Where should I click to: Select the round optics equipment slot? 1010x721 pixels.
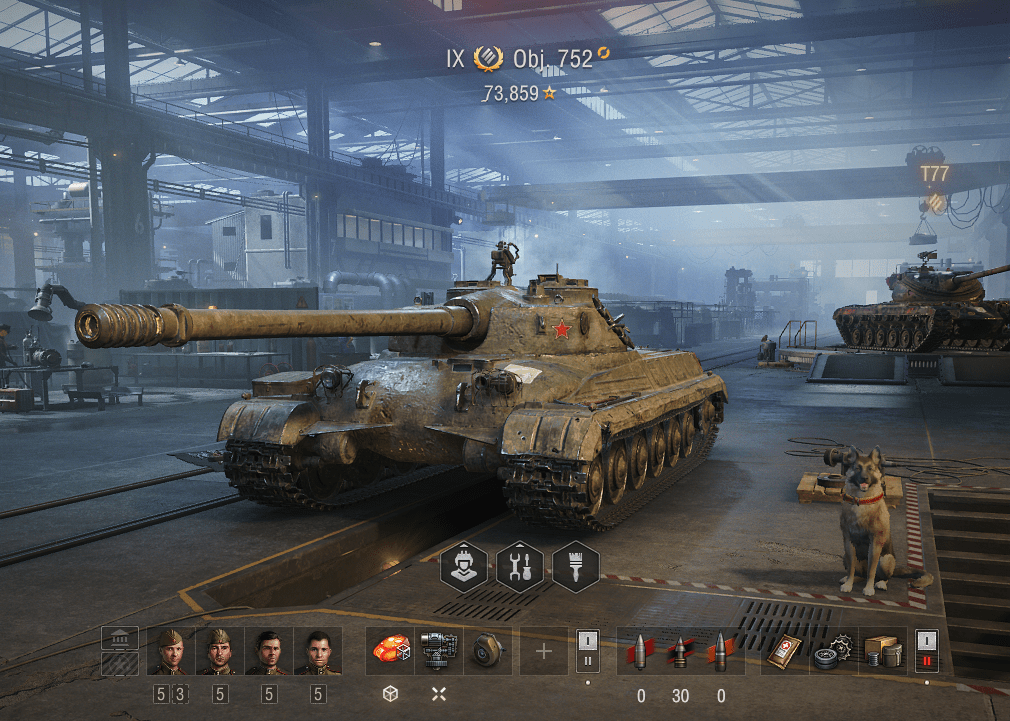click(x=487, y=651)
